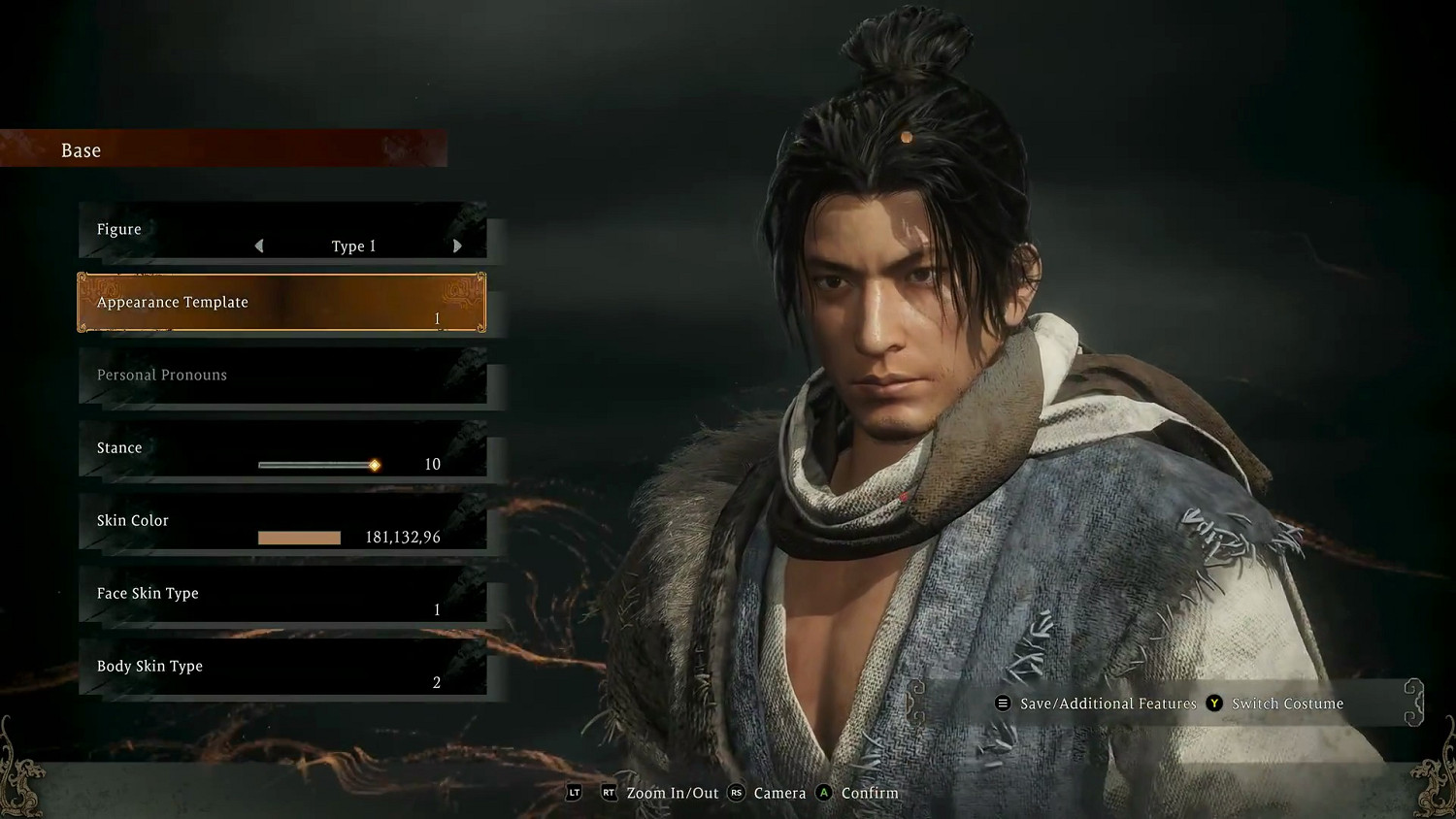
Task: Click the left arrow beside Type 1
Action: click(x=259, y=246)
